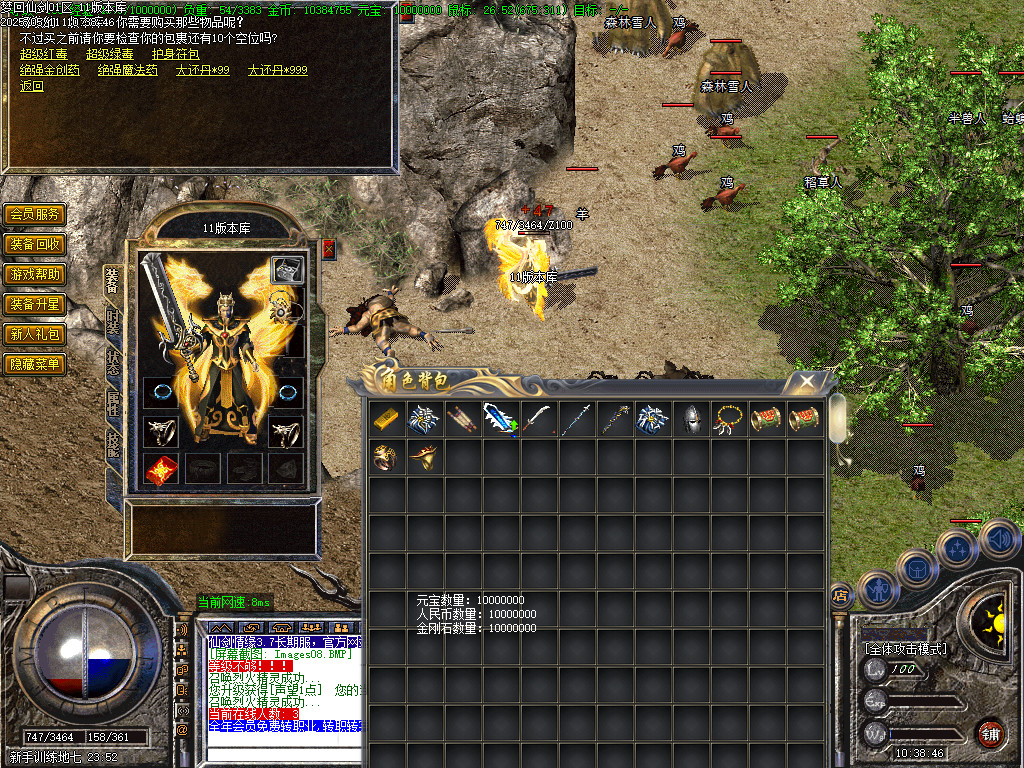Viewport: 1024px width, 768px height.
Task: Open the 会员服务 member services menu
Action: [35, 214]
